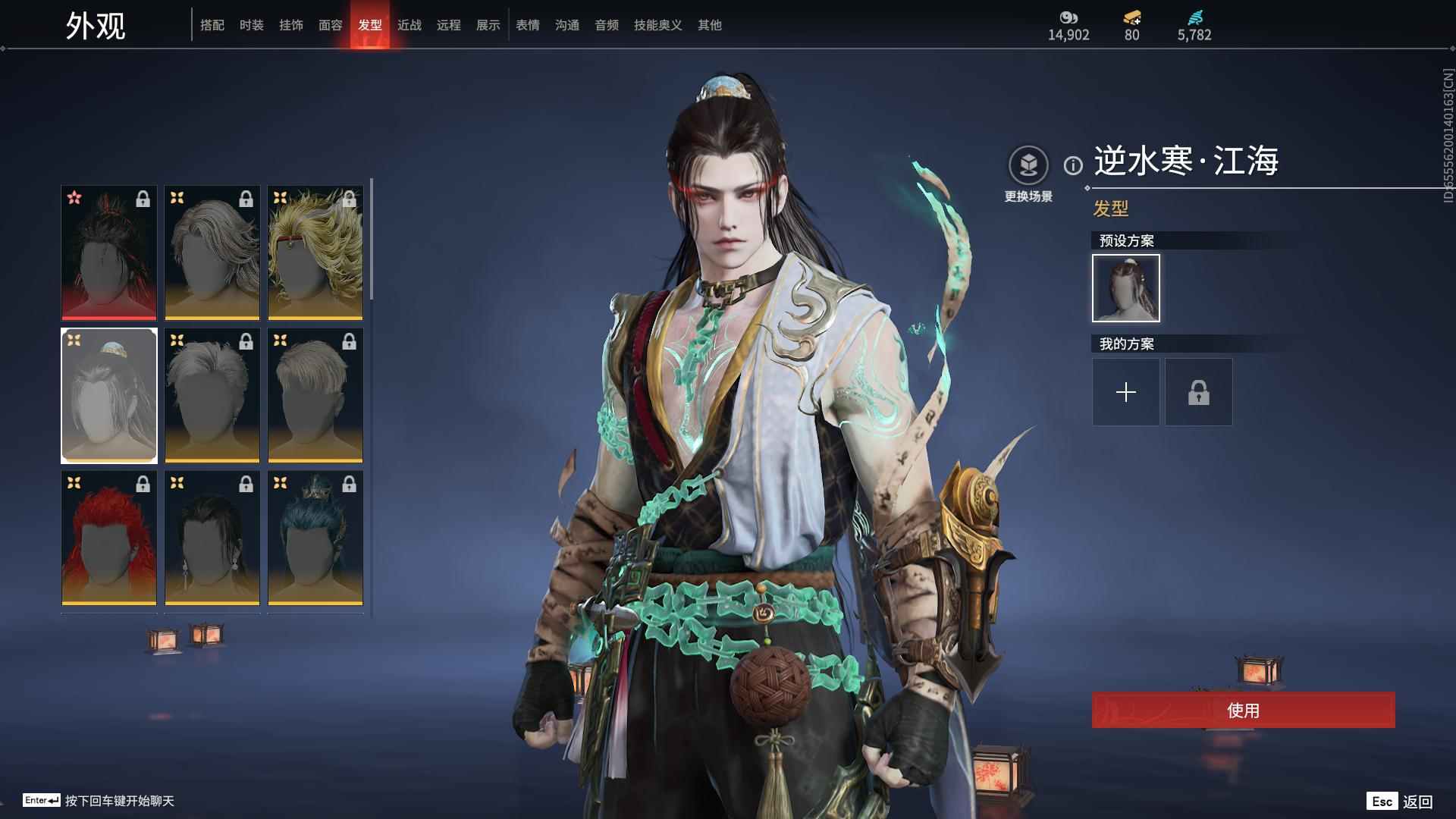This screenshot has height=819, width=1456.
Task: Select the 近战 tab
Action: pos(409,24)
